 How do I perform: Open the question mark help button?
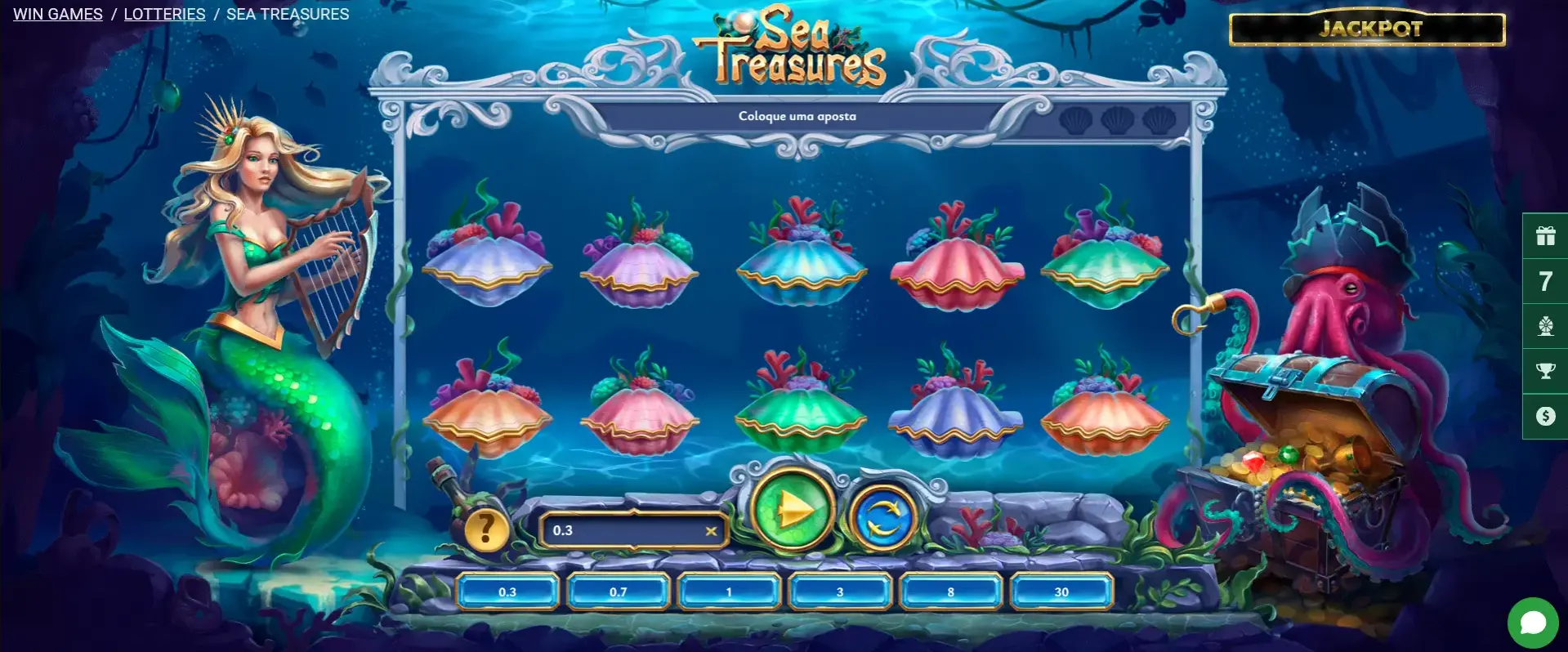tap(486, 529)
